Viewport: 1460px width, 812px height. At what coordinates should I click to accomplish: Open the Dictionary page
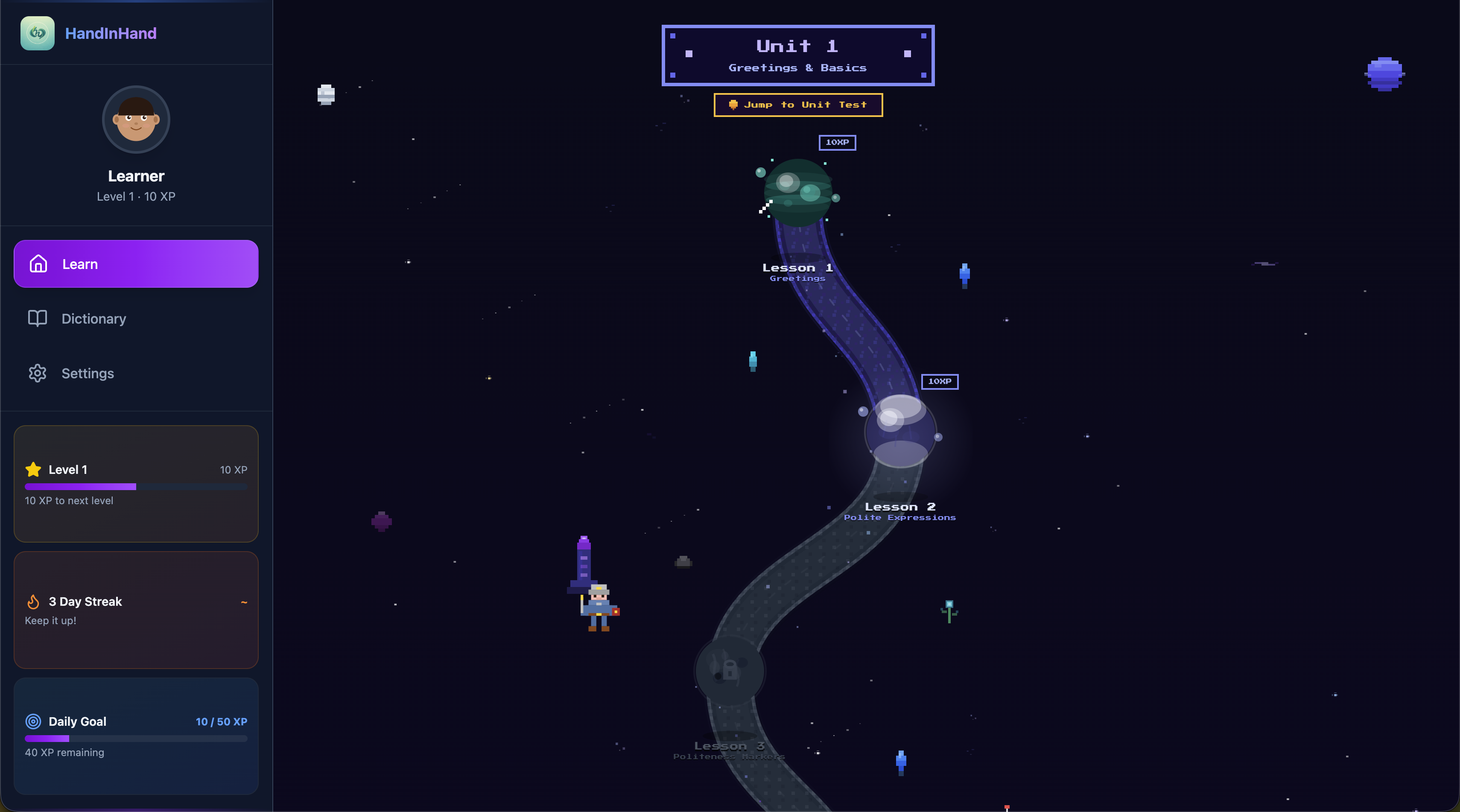point(135,318)
